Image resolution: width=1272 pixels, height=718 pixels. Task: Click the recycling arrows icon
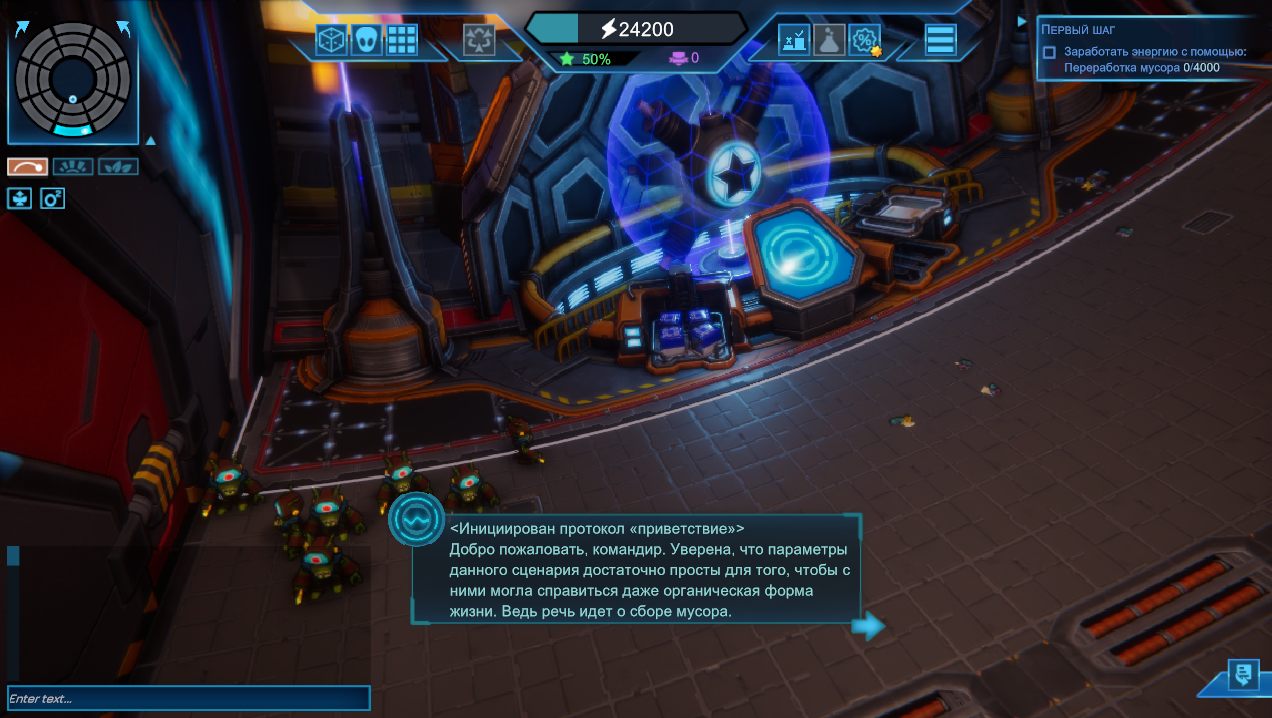tap(479, 40)
